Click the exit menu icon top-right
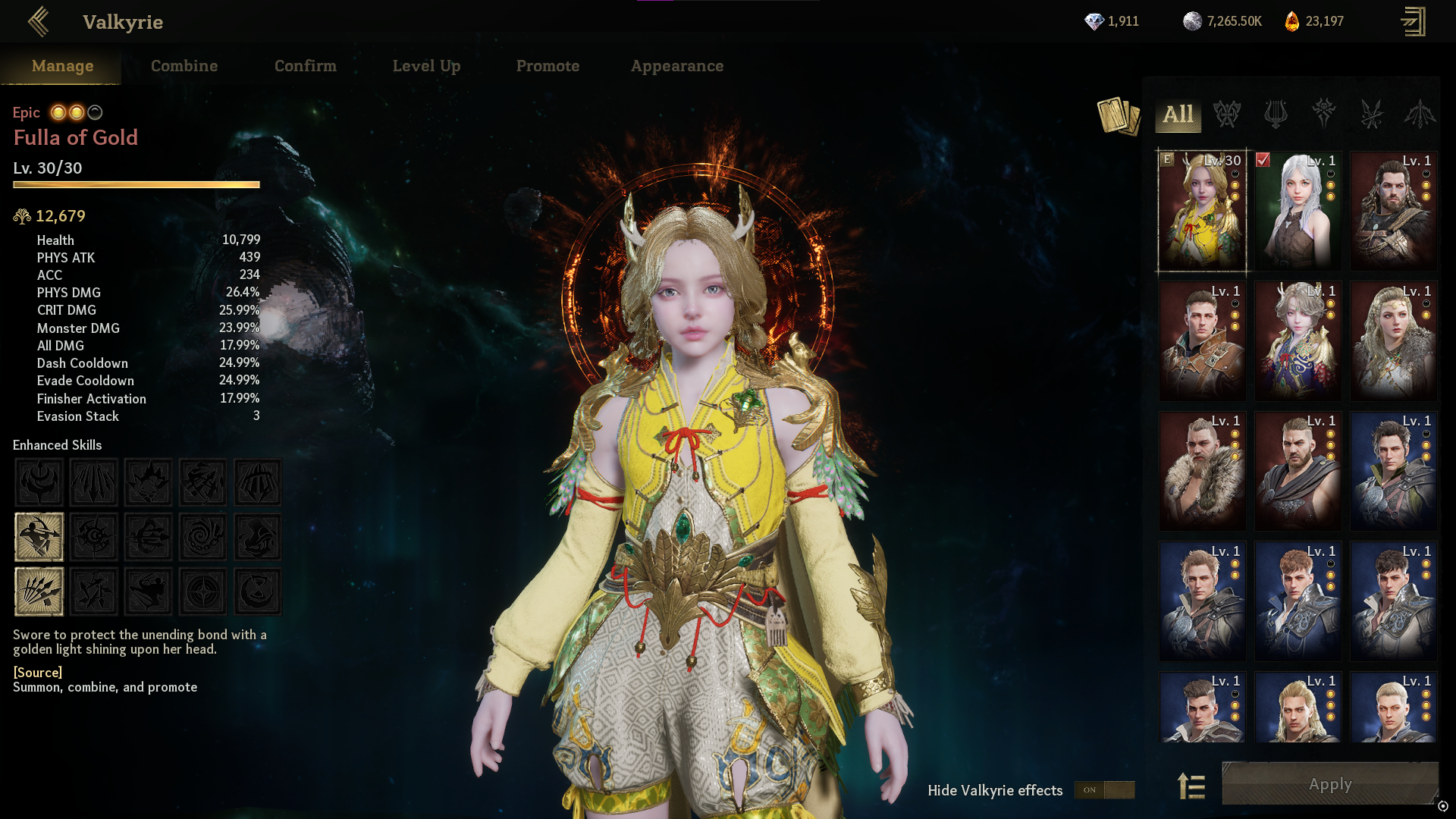The image size is (1456, 819). click(1413, 21)
